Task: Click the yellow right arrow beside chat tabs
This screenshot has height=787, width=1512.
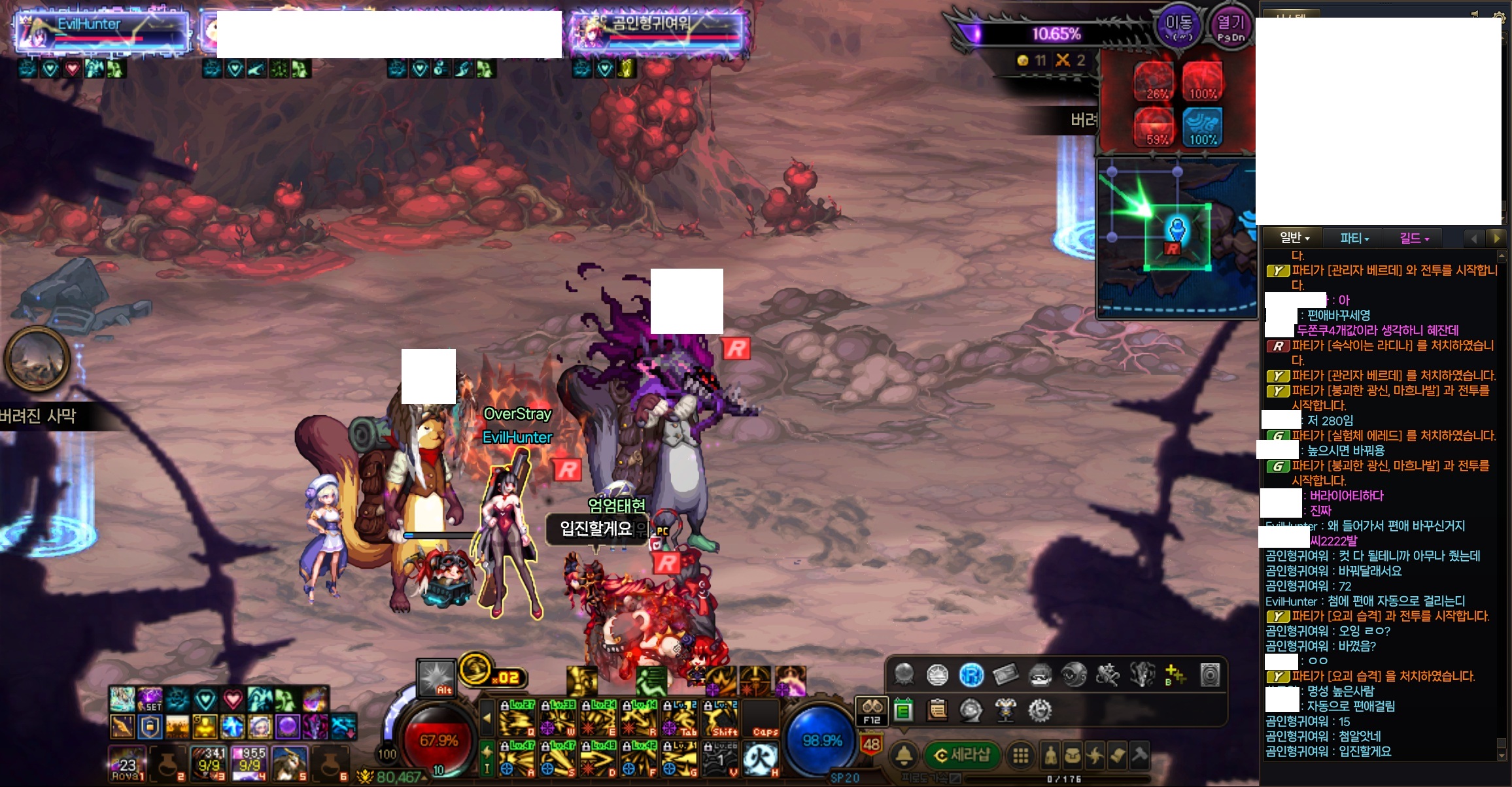Action: [1496, 238]
